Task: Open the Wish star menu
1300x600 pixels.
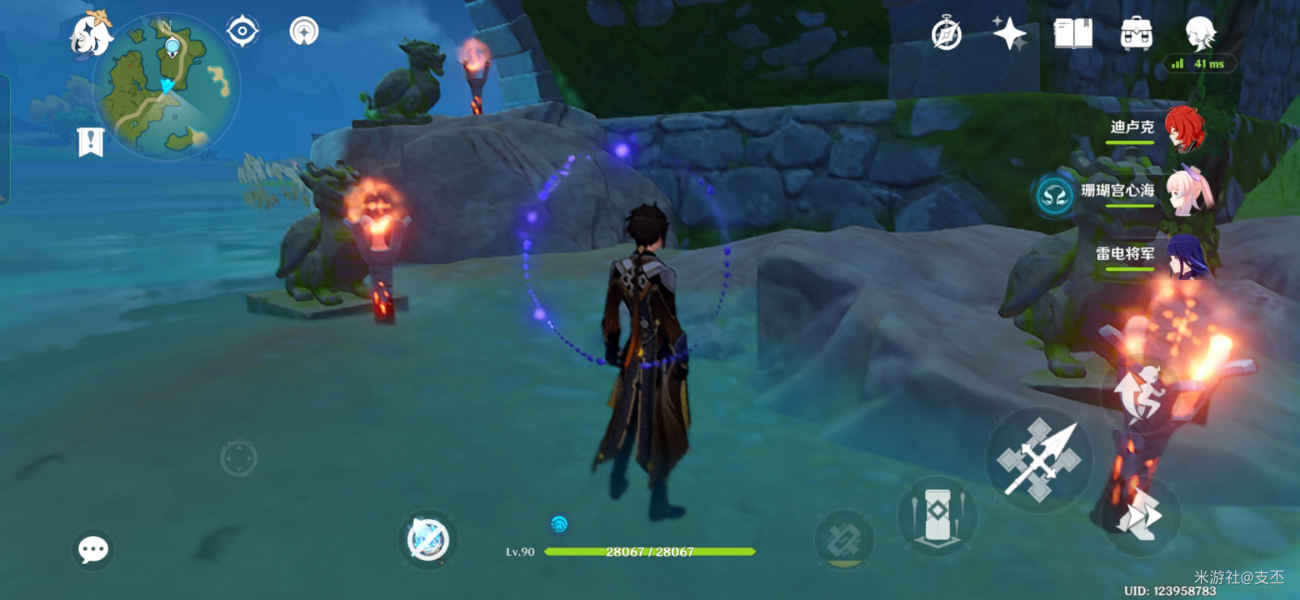Action: click(x=1009, y=34)
